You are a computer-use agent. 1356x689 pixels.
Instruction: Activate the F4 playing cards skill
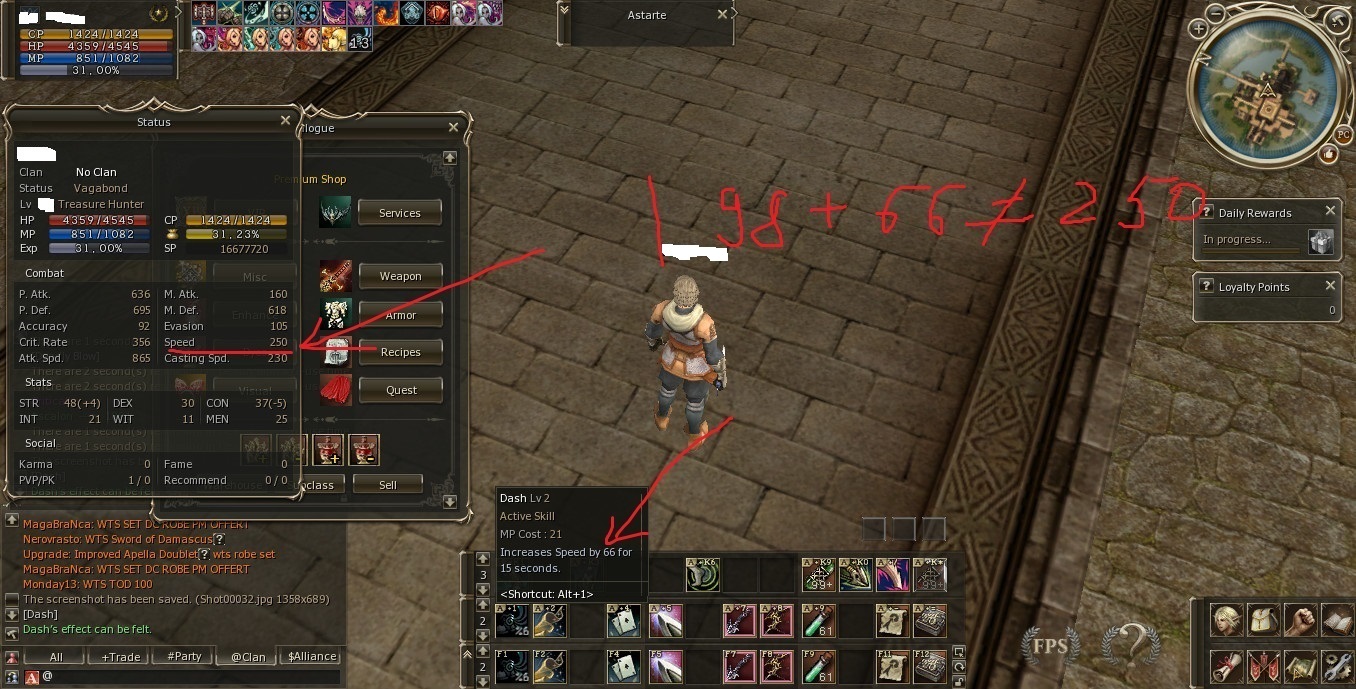[x=623, y=666]
